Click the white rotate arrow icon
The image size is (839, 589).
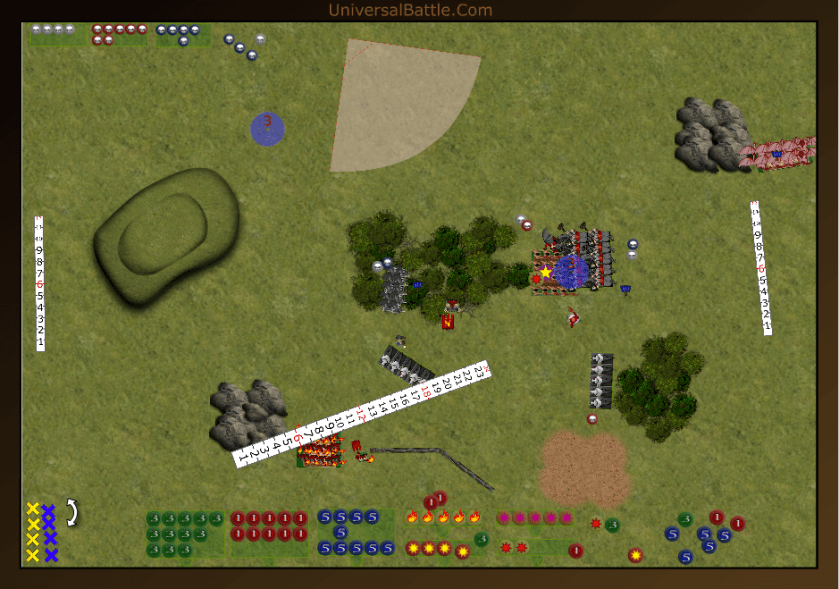[x=72, y=512]
